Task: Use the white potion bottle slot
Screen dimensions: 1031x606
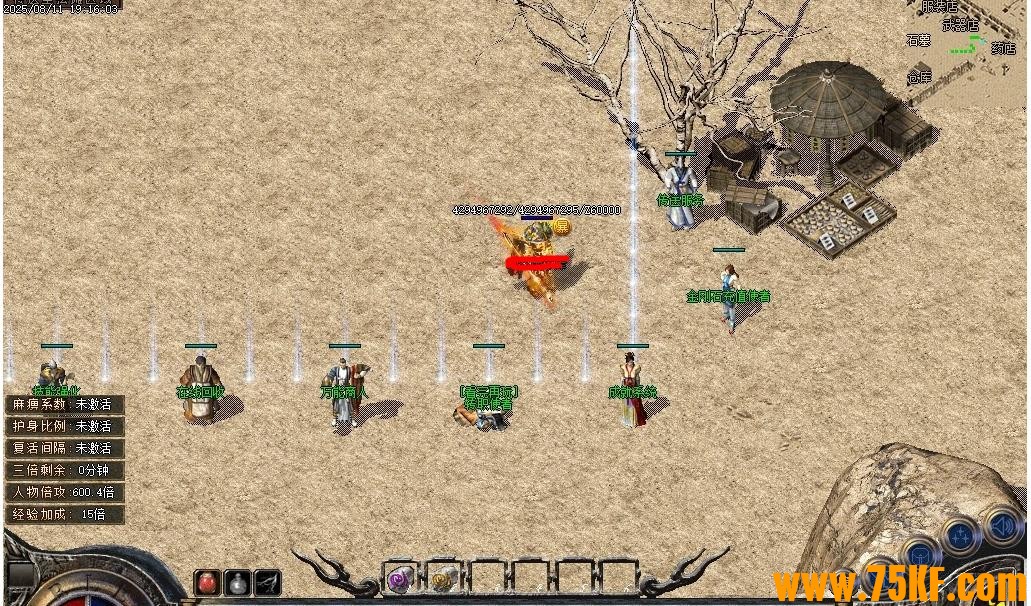Action: [237, 582]
